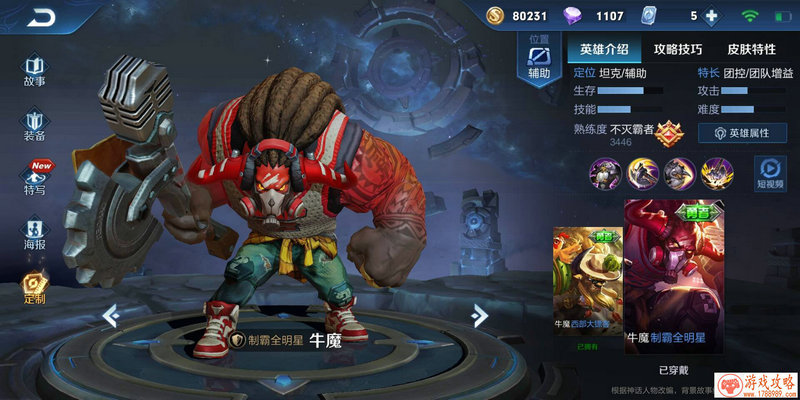Viewport: 800px width, 400px height.
Task: Show the previous hero with the left arrow
Action: coord(111,316)
